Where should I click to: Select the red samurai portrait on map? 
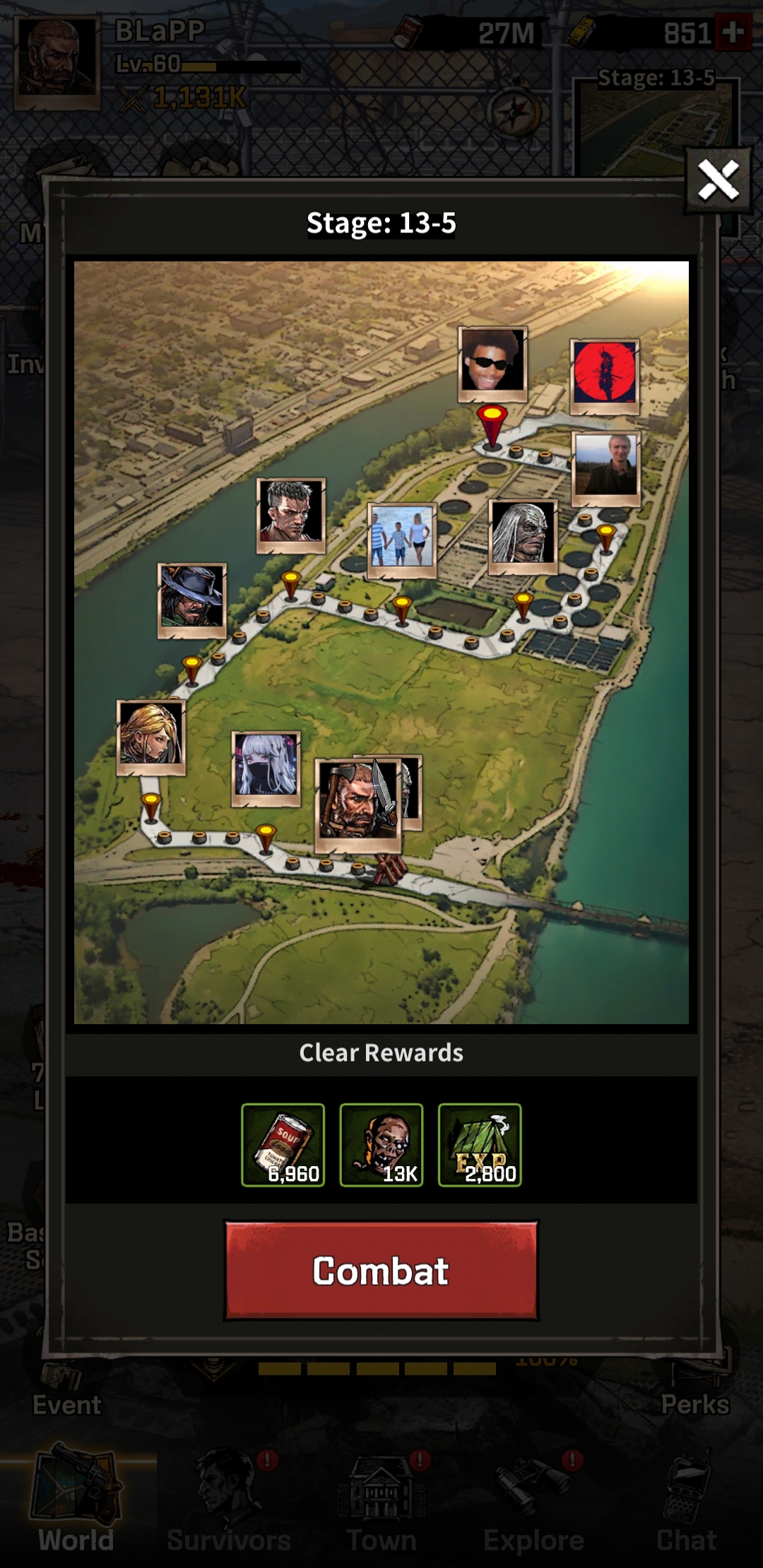(605, 375)
